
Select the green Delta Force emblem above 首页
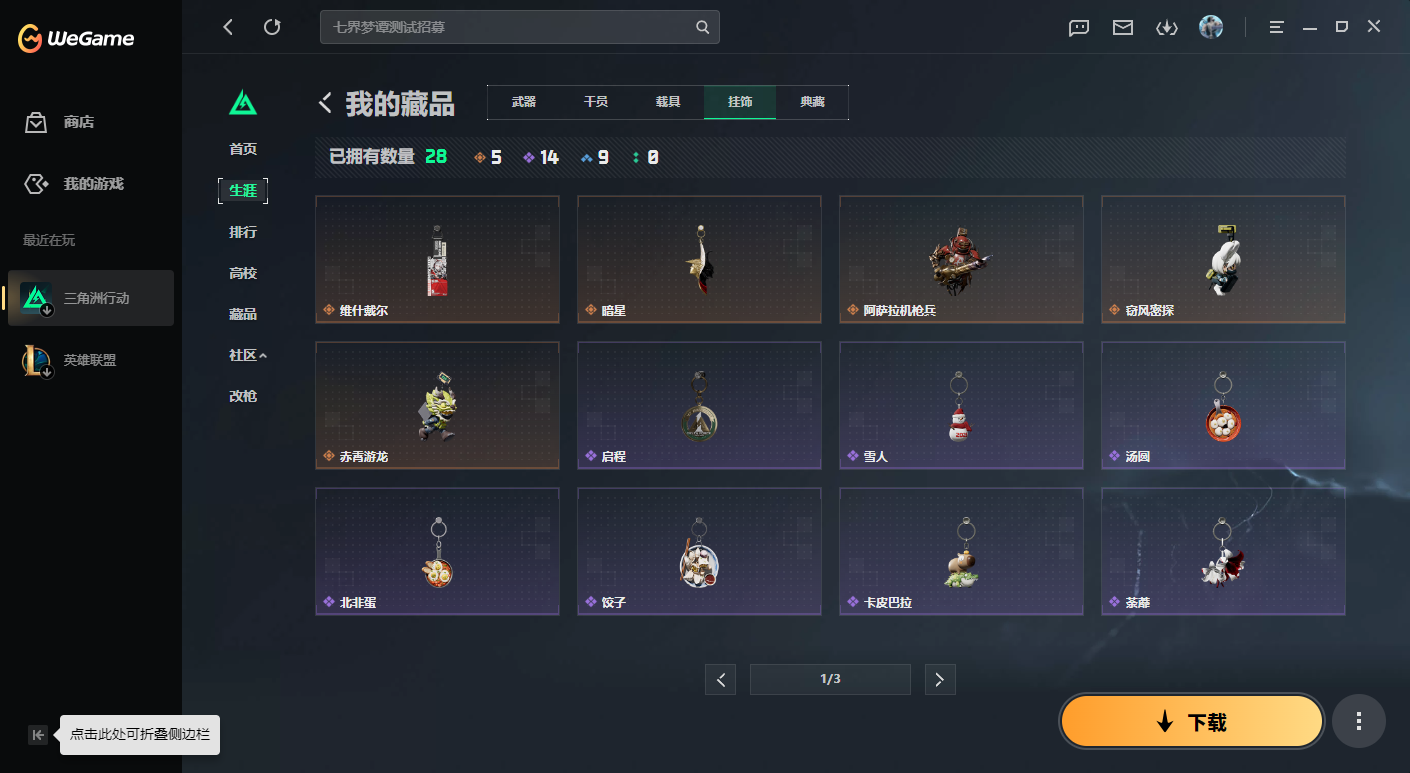click(243, 103)
